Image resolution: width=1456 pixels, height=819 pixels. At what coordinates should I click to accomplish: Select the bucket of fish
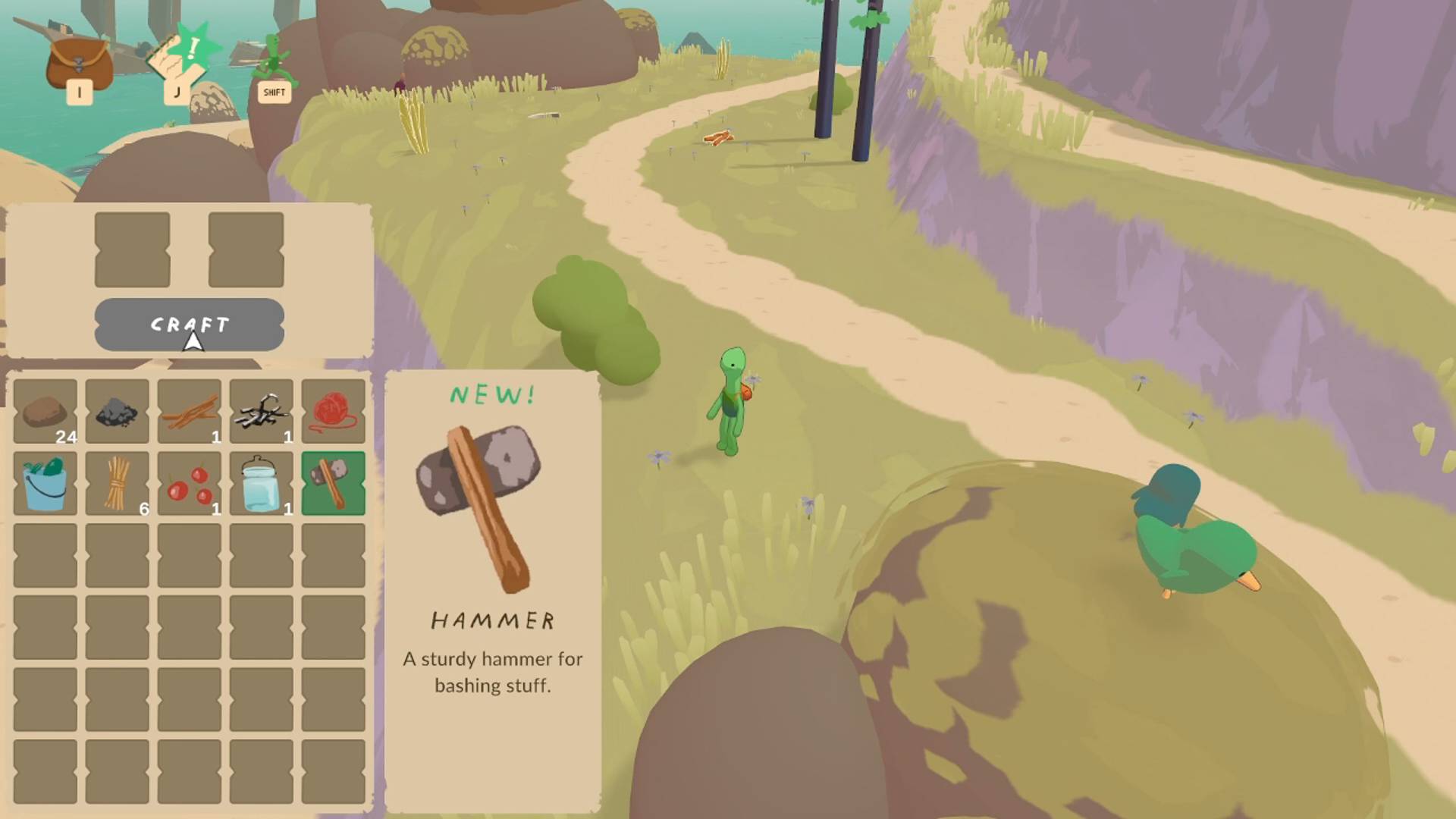(45, 483)
